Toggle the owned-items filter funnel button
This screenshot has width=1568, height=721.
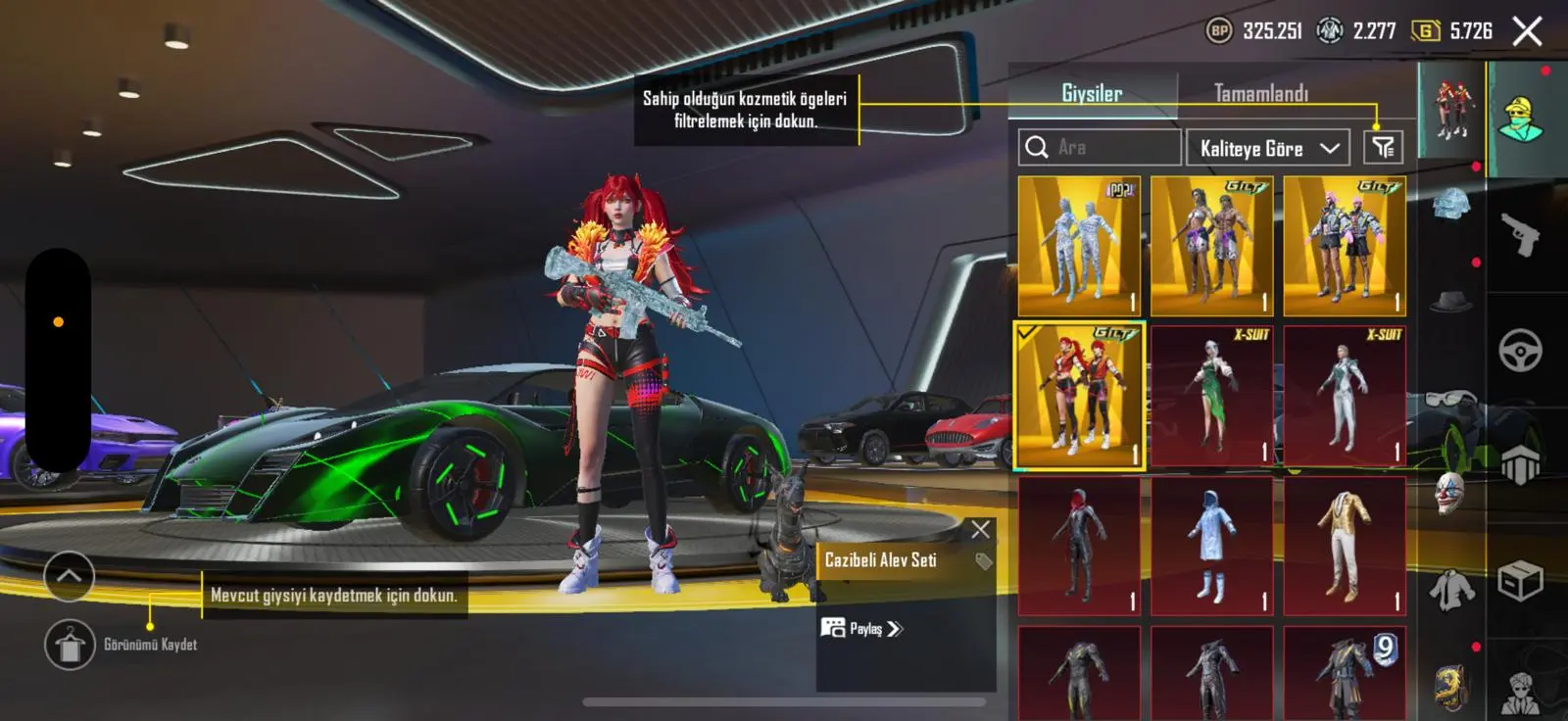click(1383, 147)
